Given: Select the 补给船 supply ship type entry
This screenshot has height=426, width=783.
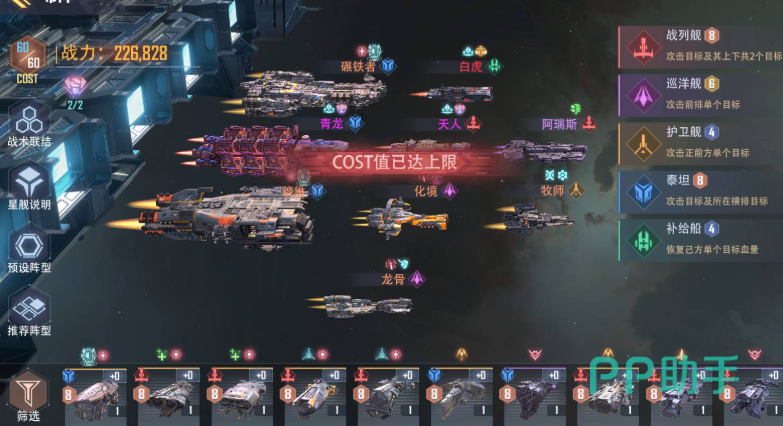Looking at the screenshot, I should click(699, 238).
